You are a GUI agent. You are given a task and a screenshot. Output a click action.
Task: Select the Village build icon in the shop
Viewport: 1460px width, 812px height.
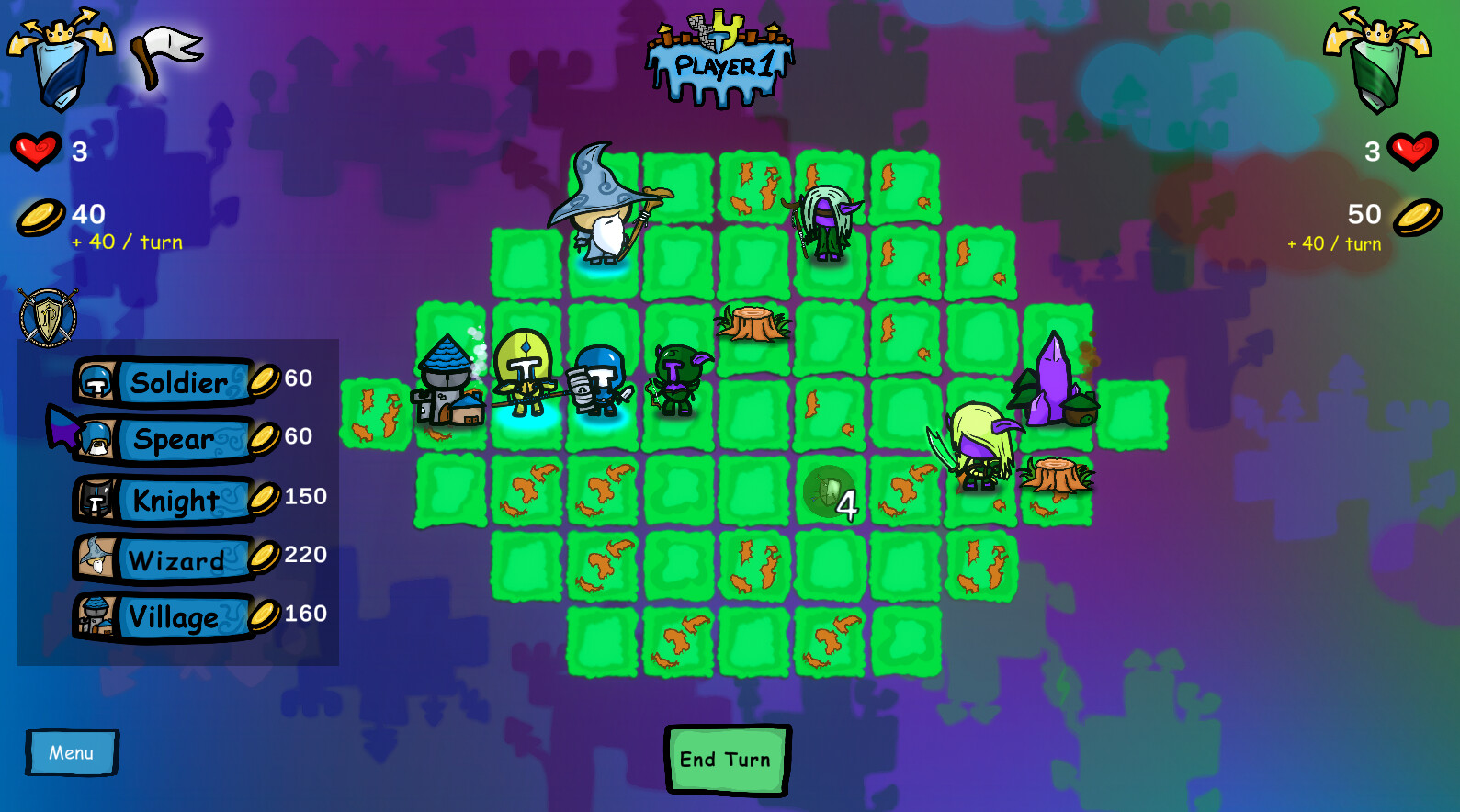click(96, 617)
